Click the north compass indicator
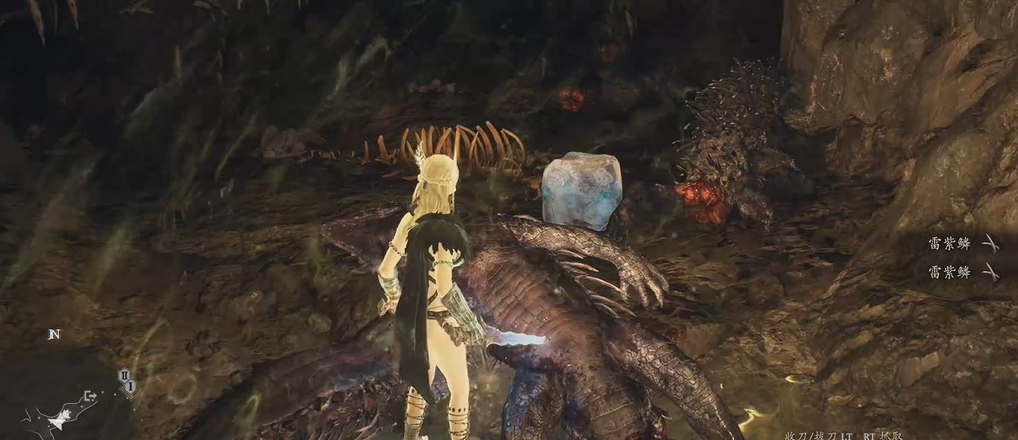The width and height of the screenshot is (1018, 440). pos(53,334)
